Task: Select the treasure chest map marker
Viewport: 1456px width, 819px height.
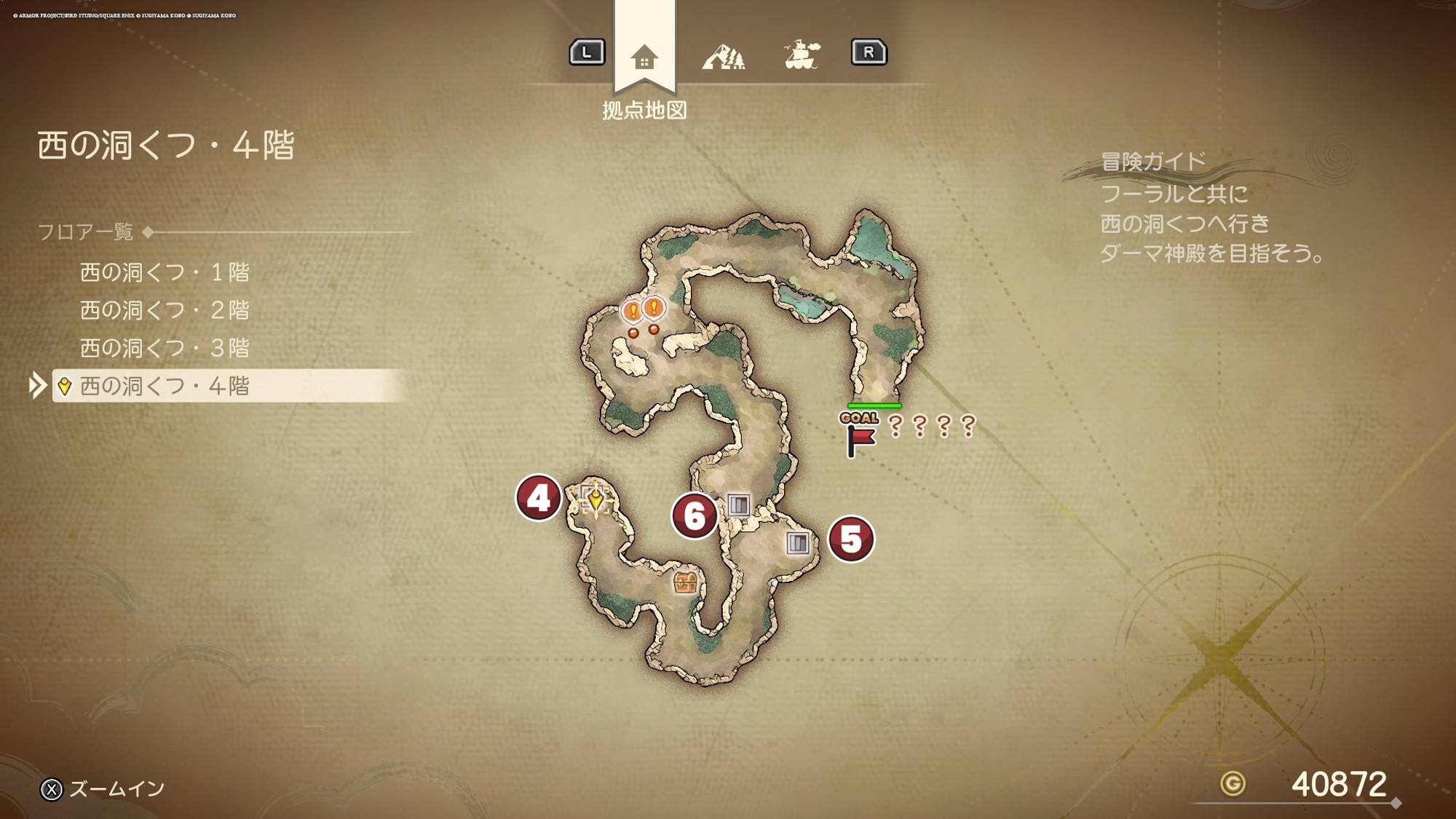Action: [685, 582]
